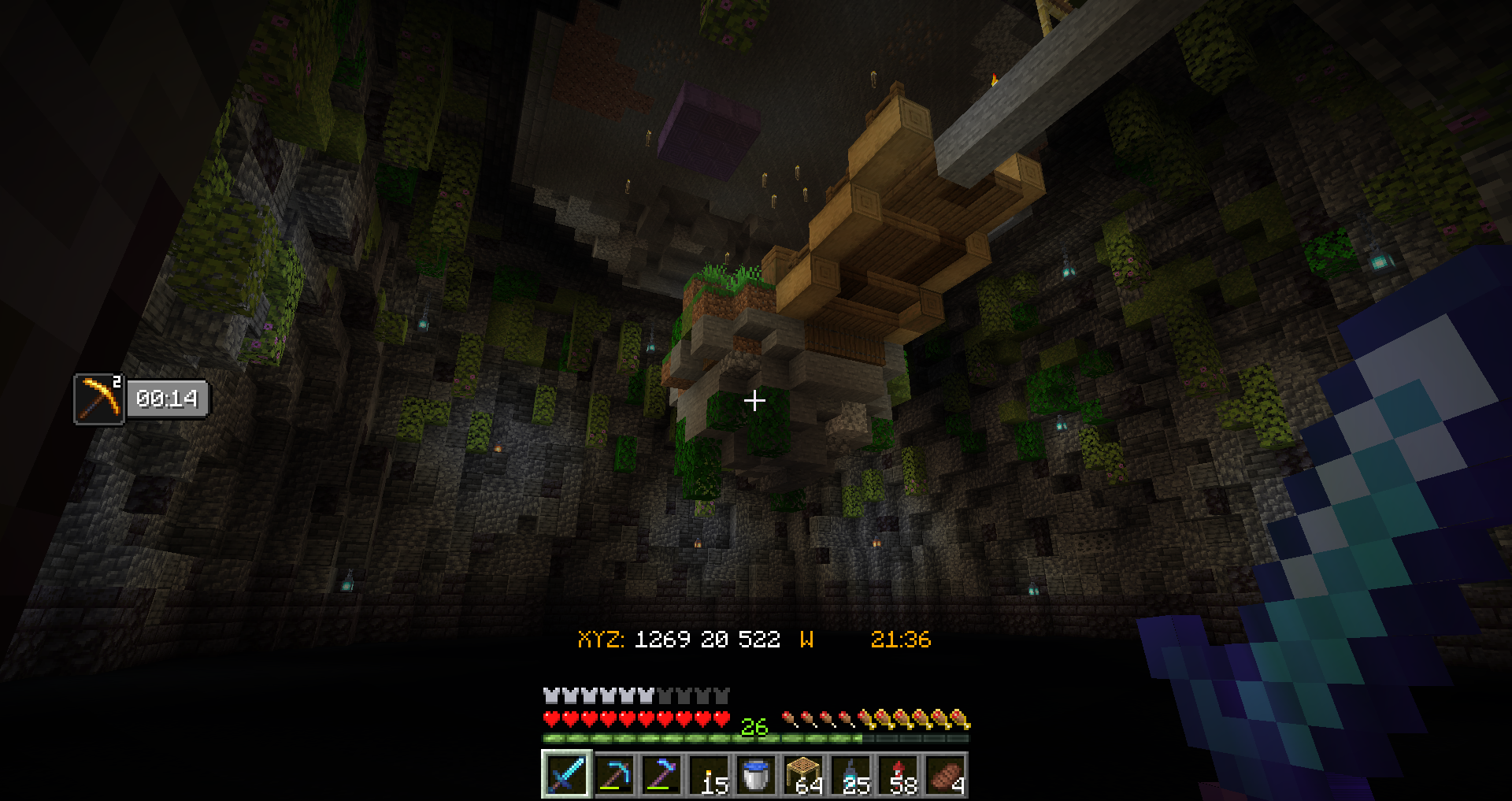The width and height of the screenshot is (1512, 801).
Task: Choose the diamond pickaxe in the hotbar
Action: 614,775
